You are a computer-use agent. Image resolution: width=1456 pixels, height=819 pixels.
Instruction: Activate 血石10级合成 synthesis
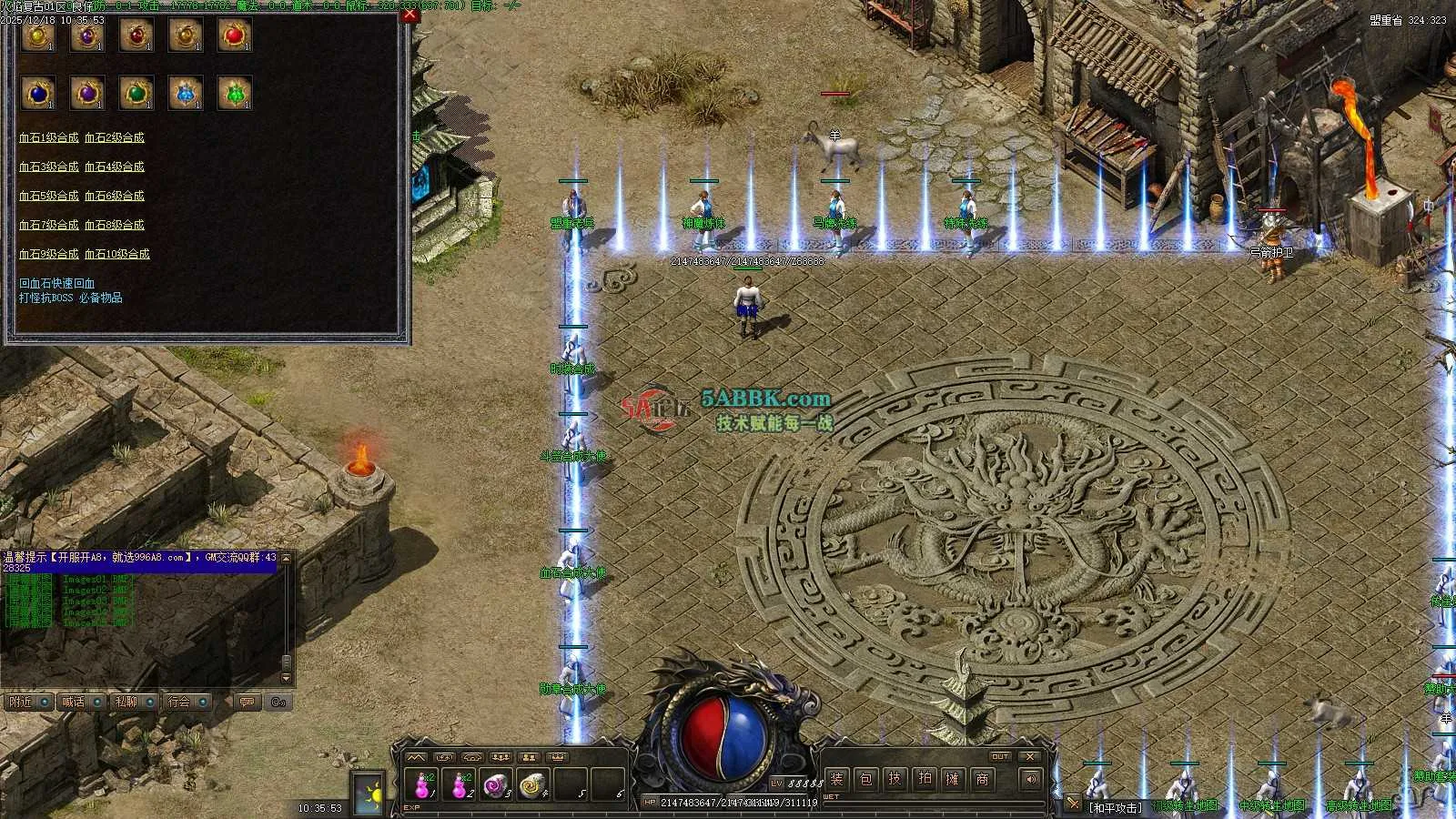[116, 255]
